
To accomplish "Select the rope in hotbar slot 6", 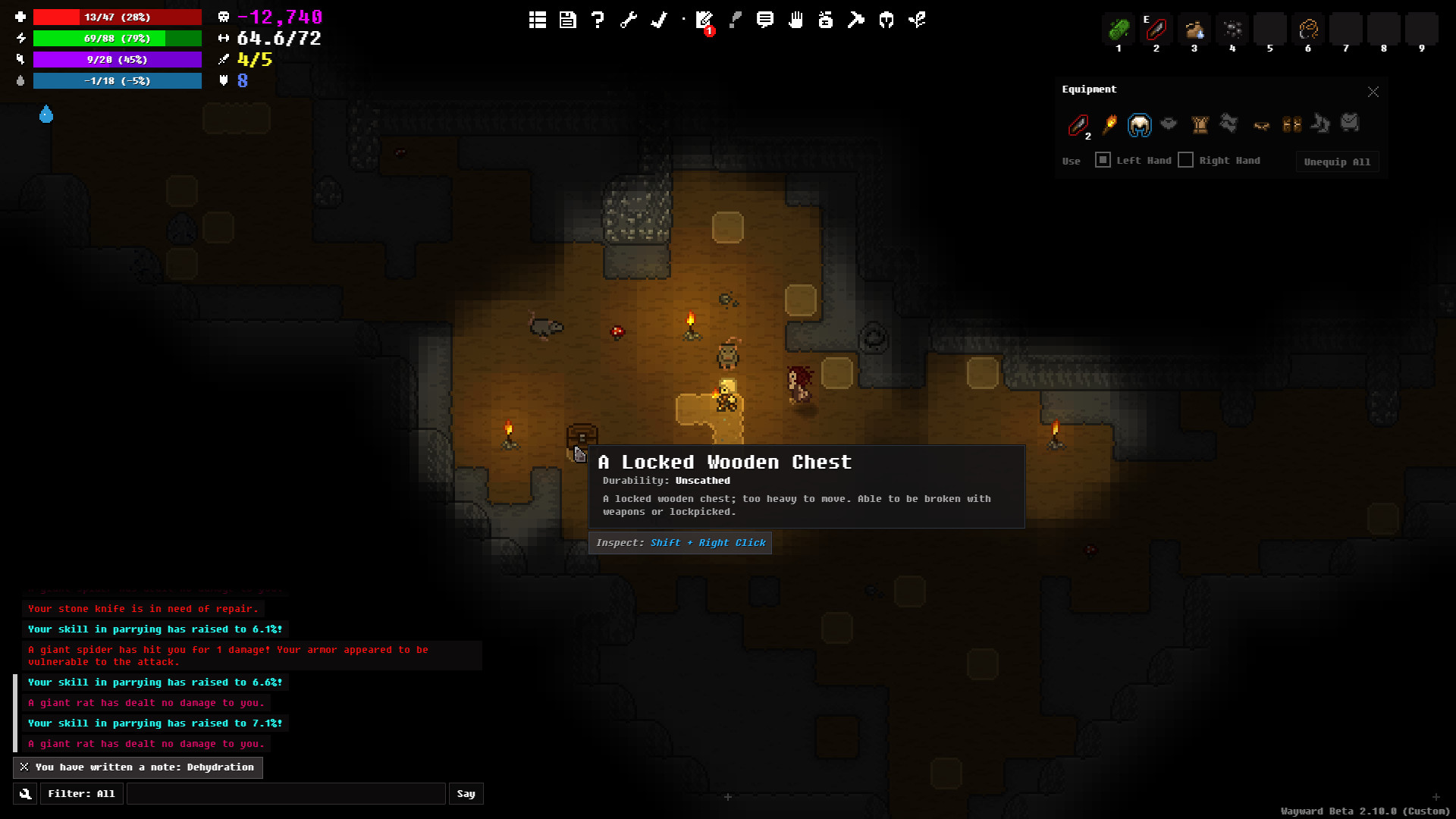I will [1308, 30].
